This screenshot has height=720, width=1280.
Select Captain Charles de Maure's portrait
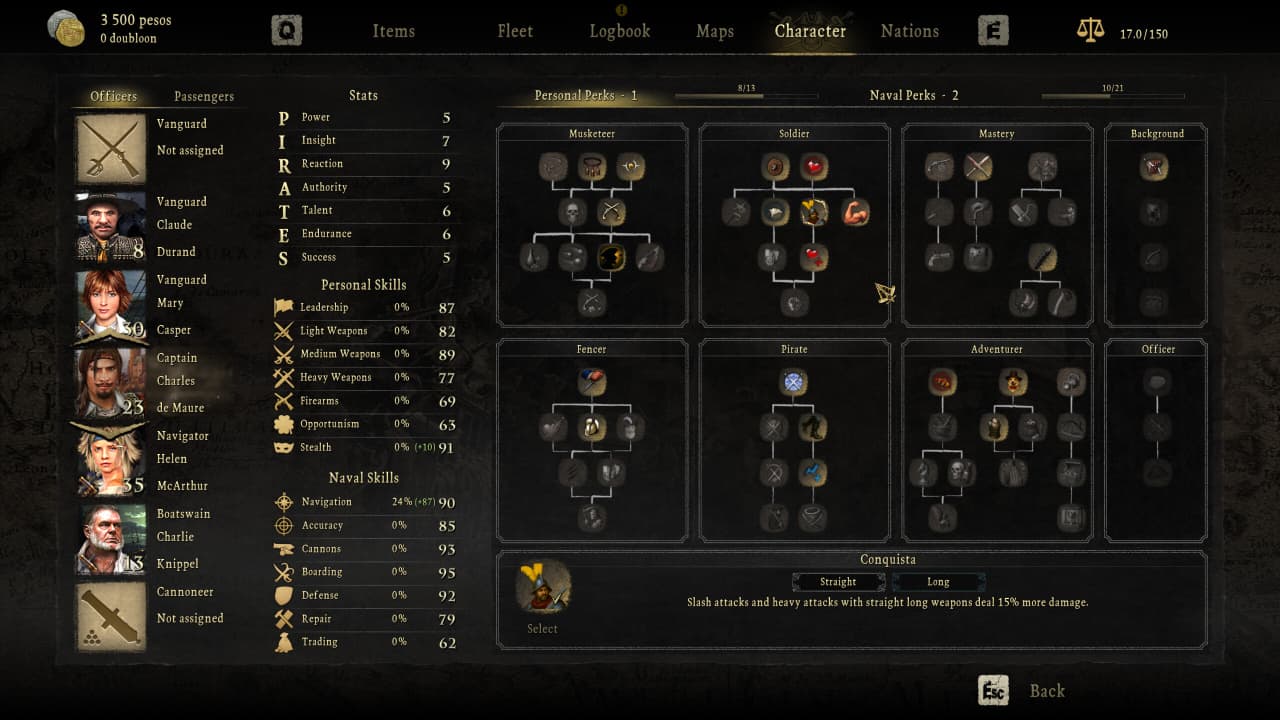pyautogui.click(x=110, y=383)
